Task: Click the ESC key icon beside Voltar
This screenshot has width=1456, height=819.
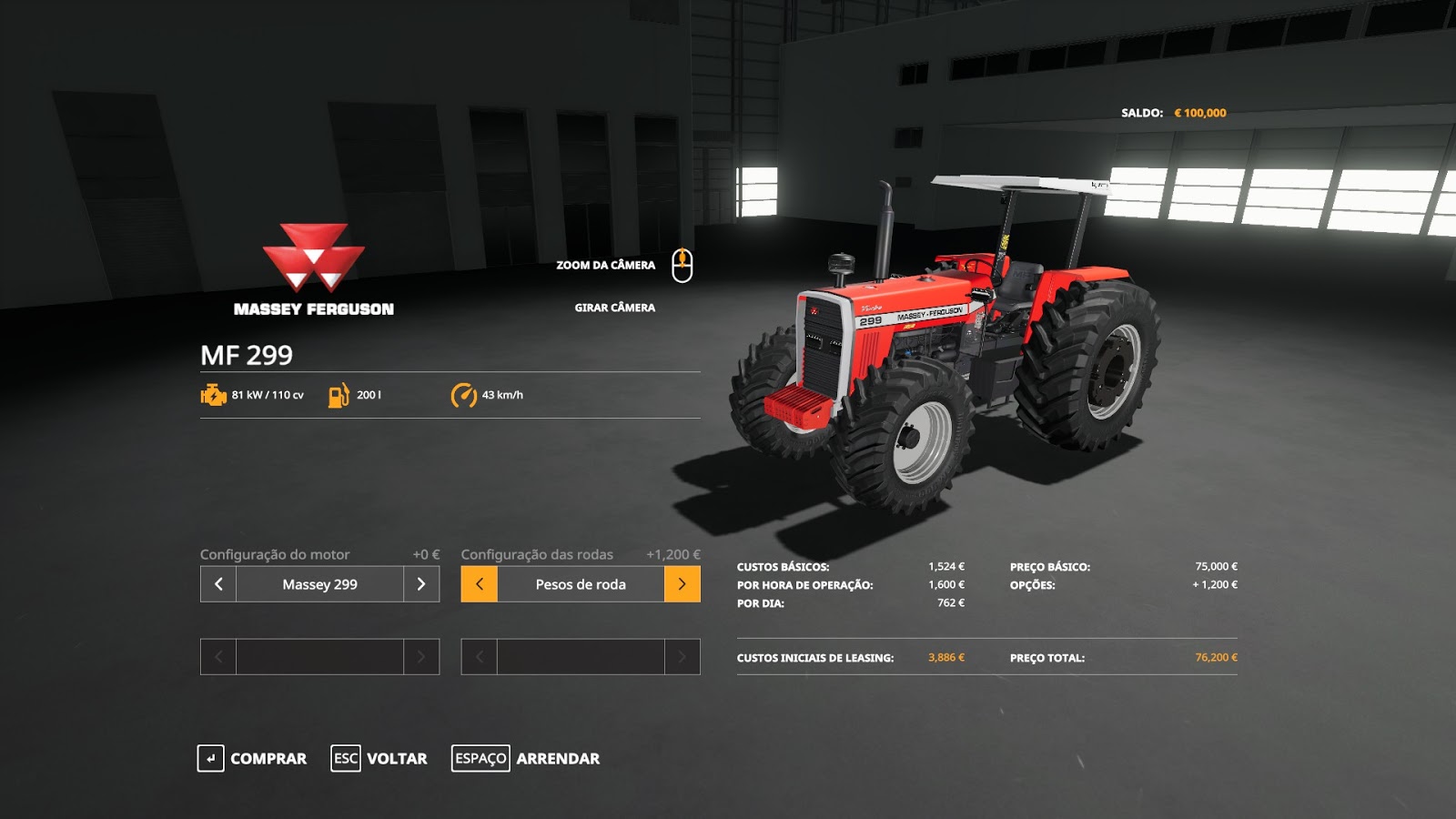Action: [x=345, y=758]
